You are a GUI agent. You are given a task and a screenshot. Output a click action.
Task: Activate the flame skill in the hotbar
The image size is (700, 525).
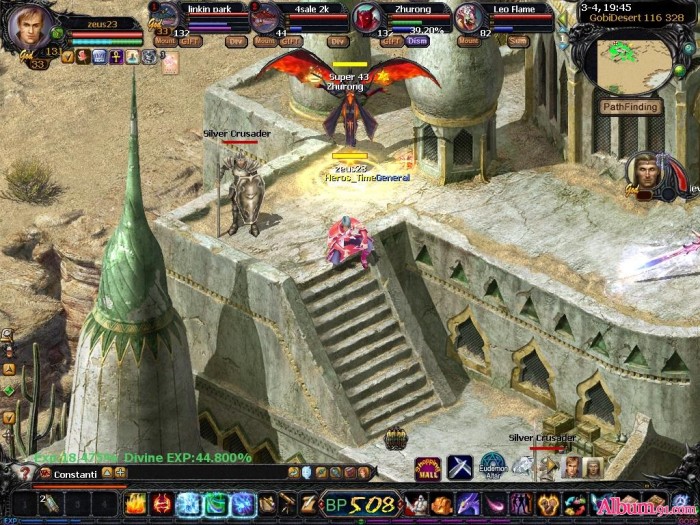[x=135, y=504]
